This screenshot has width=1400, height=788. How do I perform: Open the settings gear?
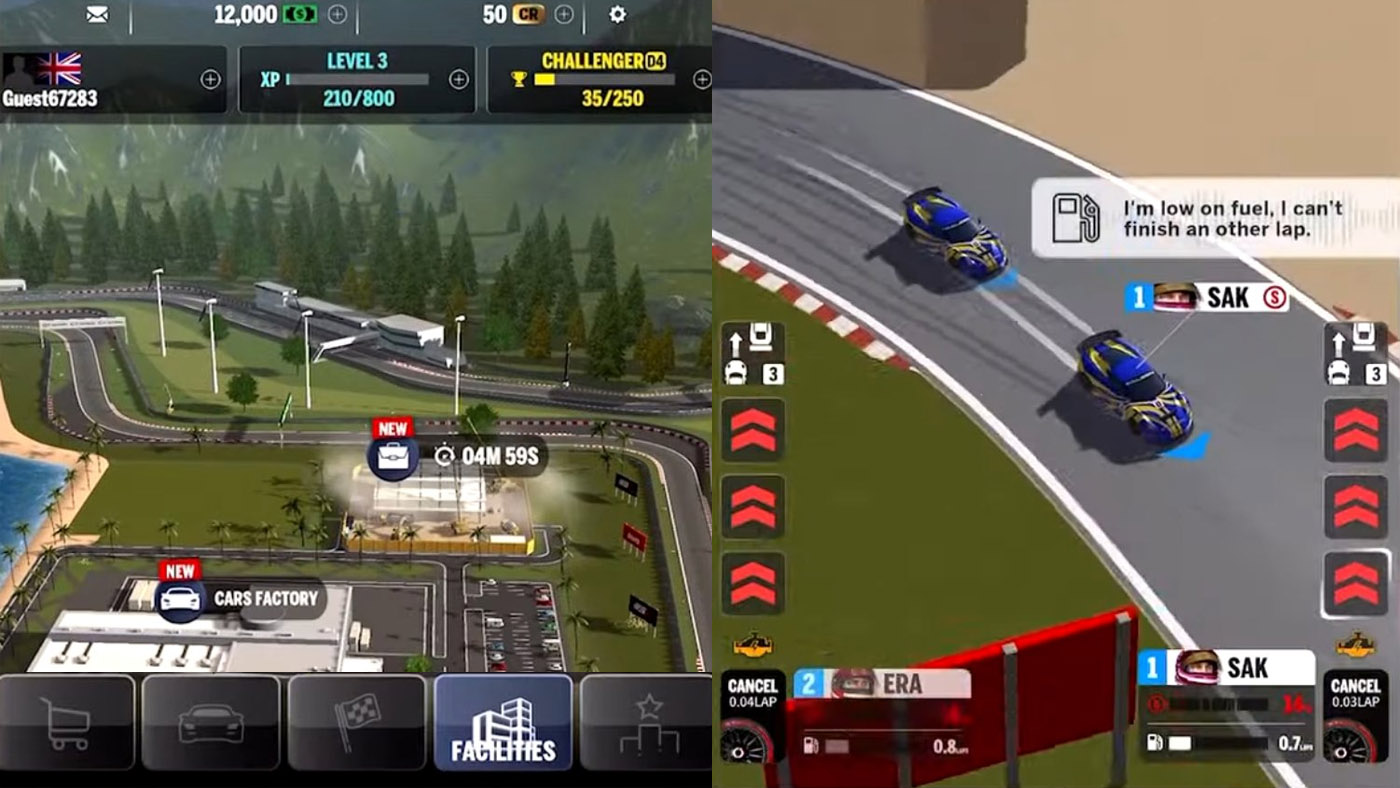coord(617,15)
